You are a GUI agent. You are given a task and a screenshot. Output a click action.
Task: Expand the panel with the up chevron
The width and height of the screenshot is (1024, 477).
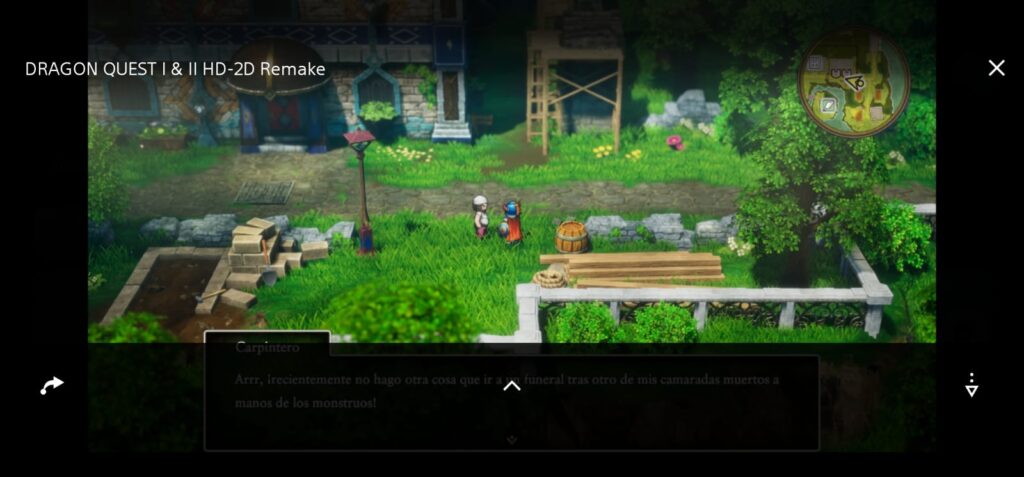(511, 386)
